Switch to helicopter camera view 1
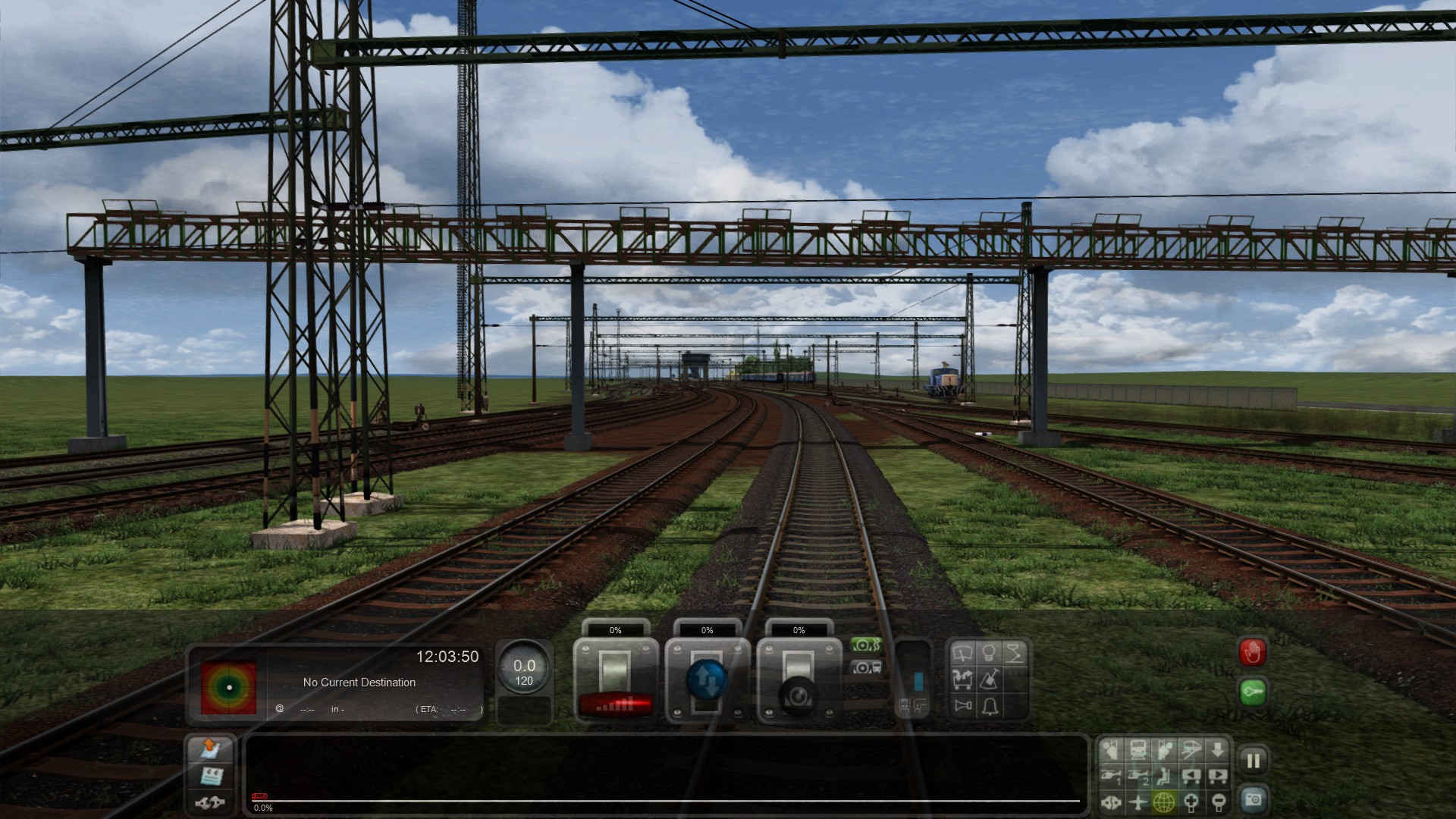This screenshot has width=1456, height=819. coord(1111,777)
